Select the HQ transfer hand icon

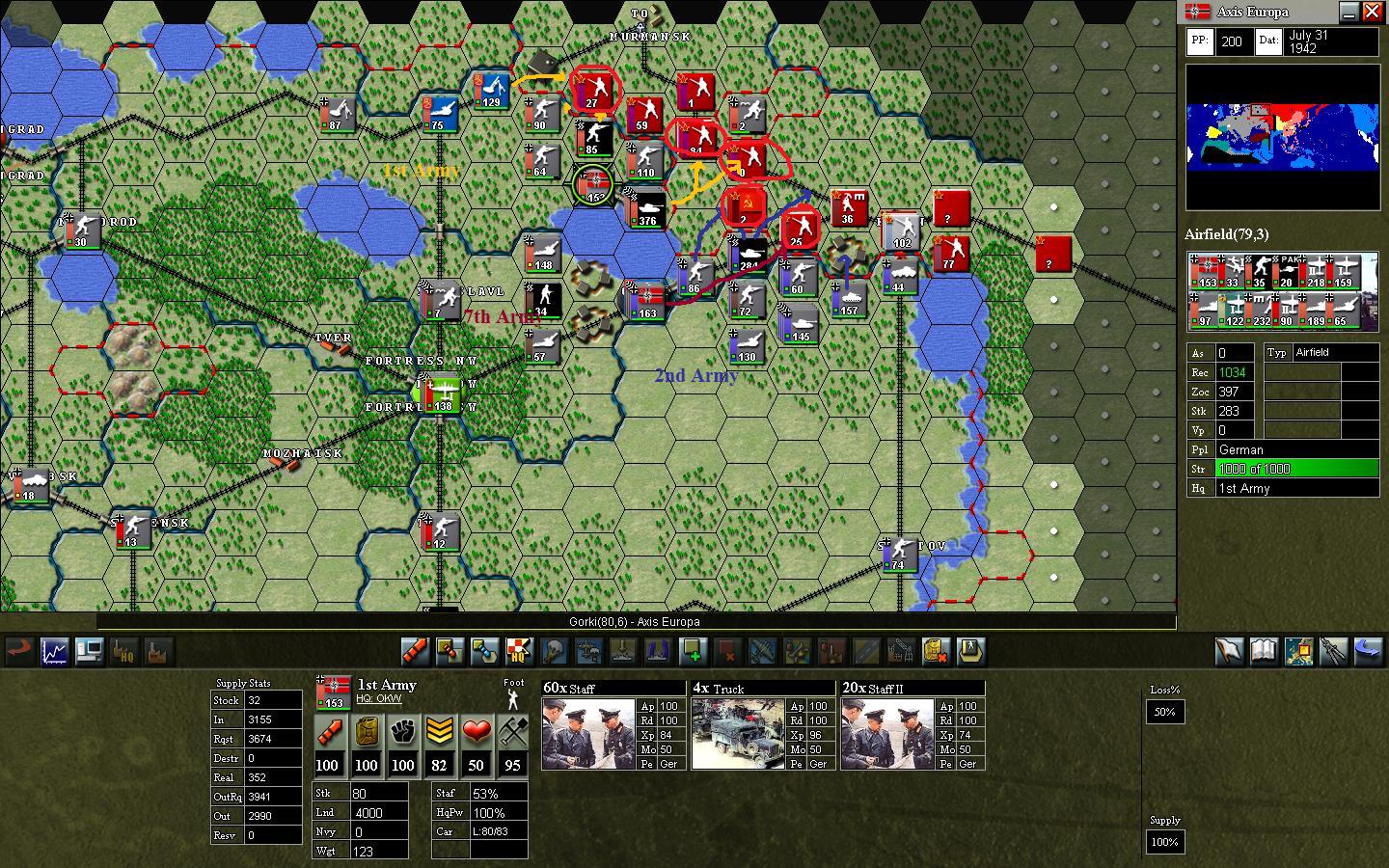[125, 653]
